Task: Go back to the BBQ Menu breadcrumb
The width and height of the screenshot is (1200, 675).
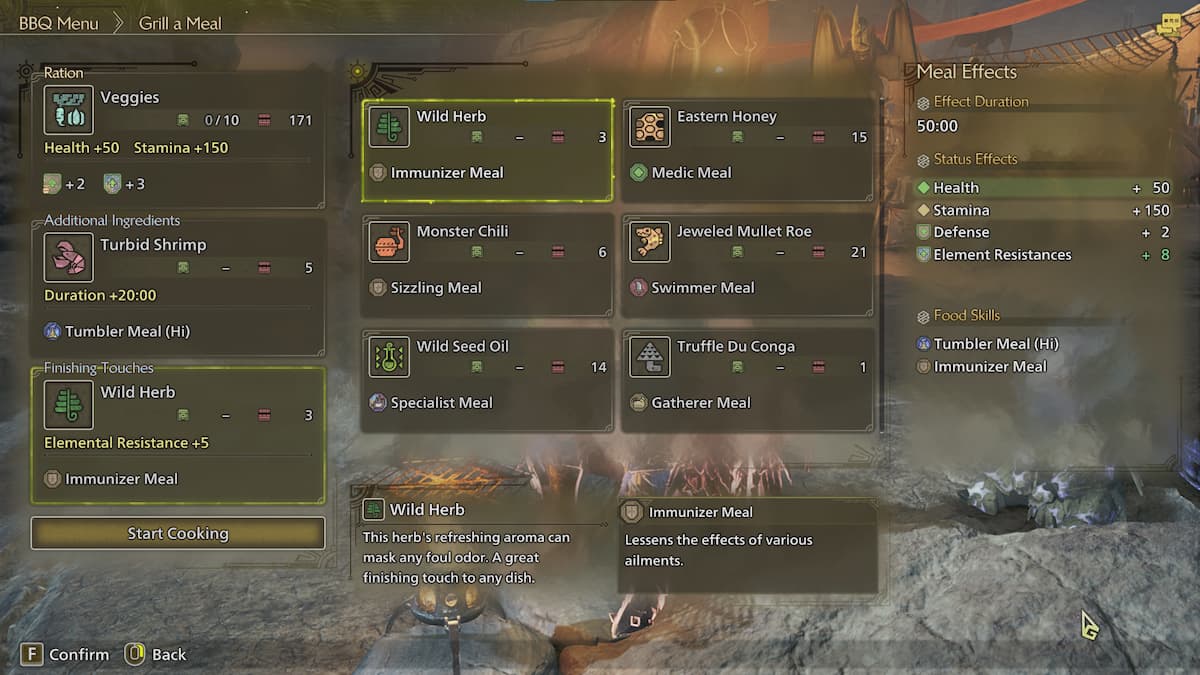Action: point(57,23)
